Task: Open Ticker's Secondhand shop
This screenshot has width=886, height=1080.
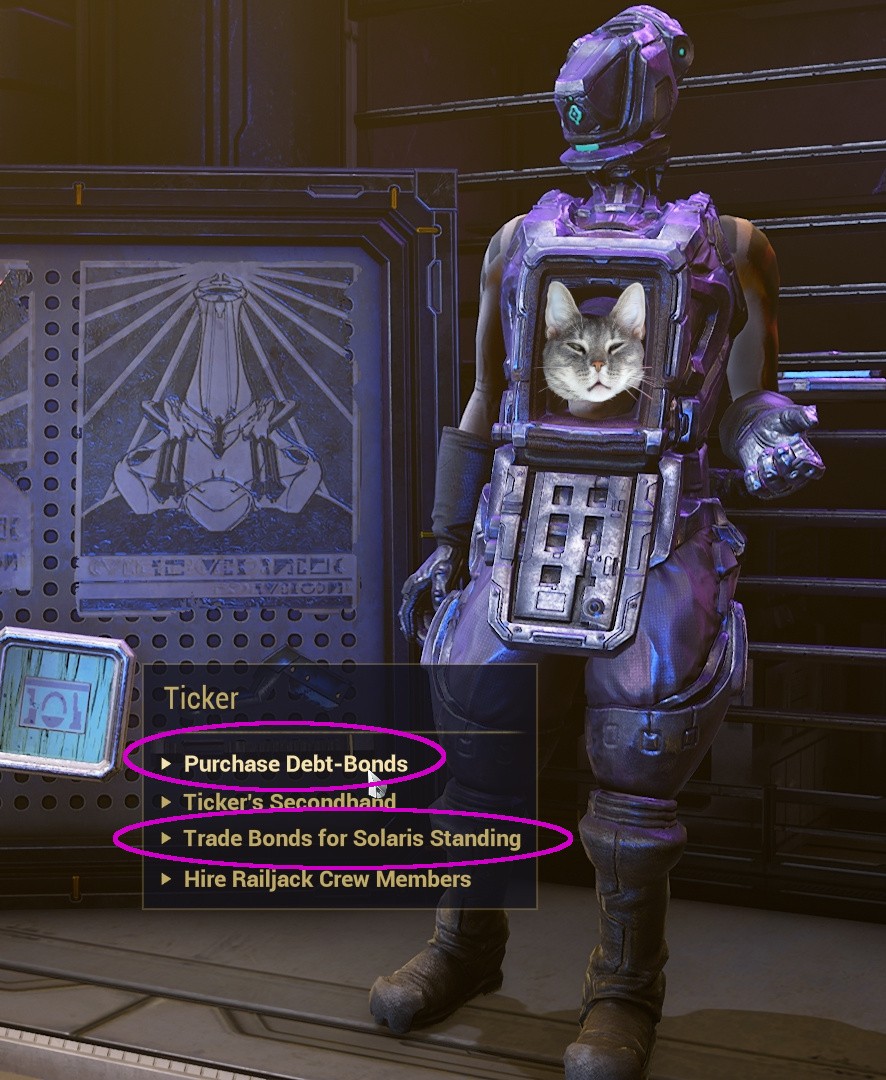Action: (289, 802)
